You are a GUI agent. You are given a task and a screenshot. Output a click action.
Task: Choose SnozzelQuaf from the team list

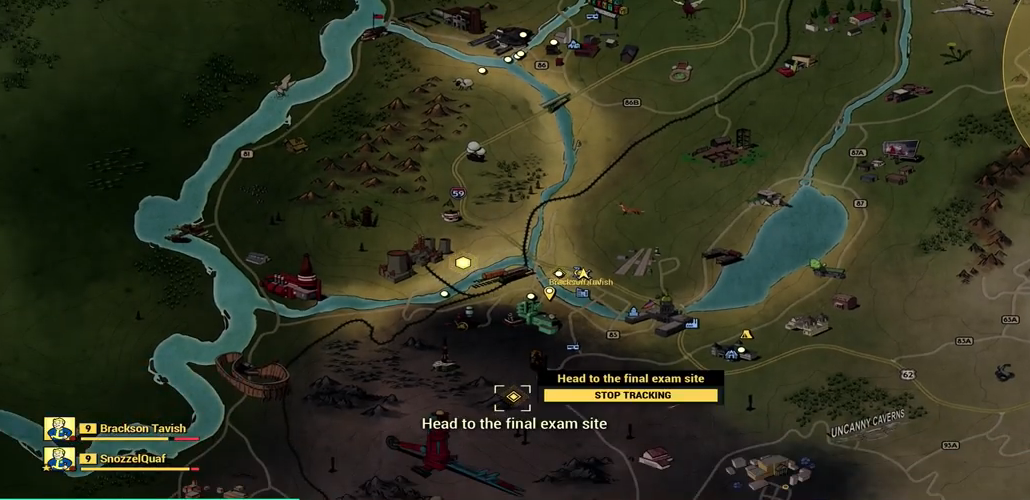coord(132,459)
